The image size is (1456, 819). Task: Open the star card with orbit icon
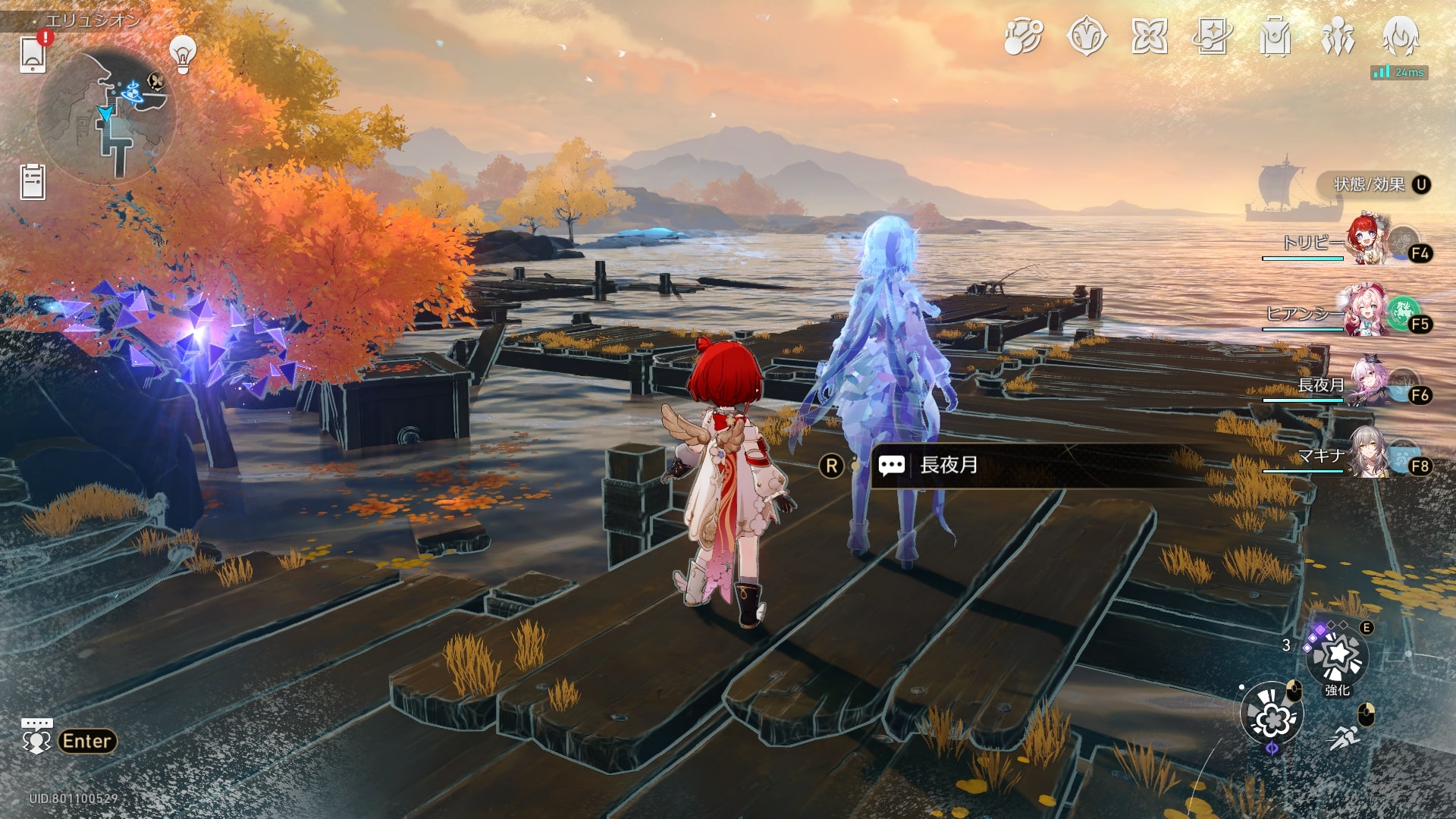click(x=1212, y=36)
